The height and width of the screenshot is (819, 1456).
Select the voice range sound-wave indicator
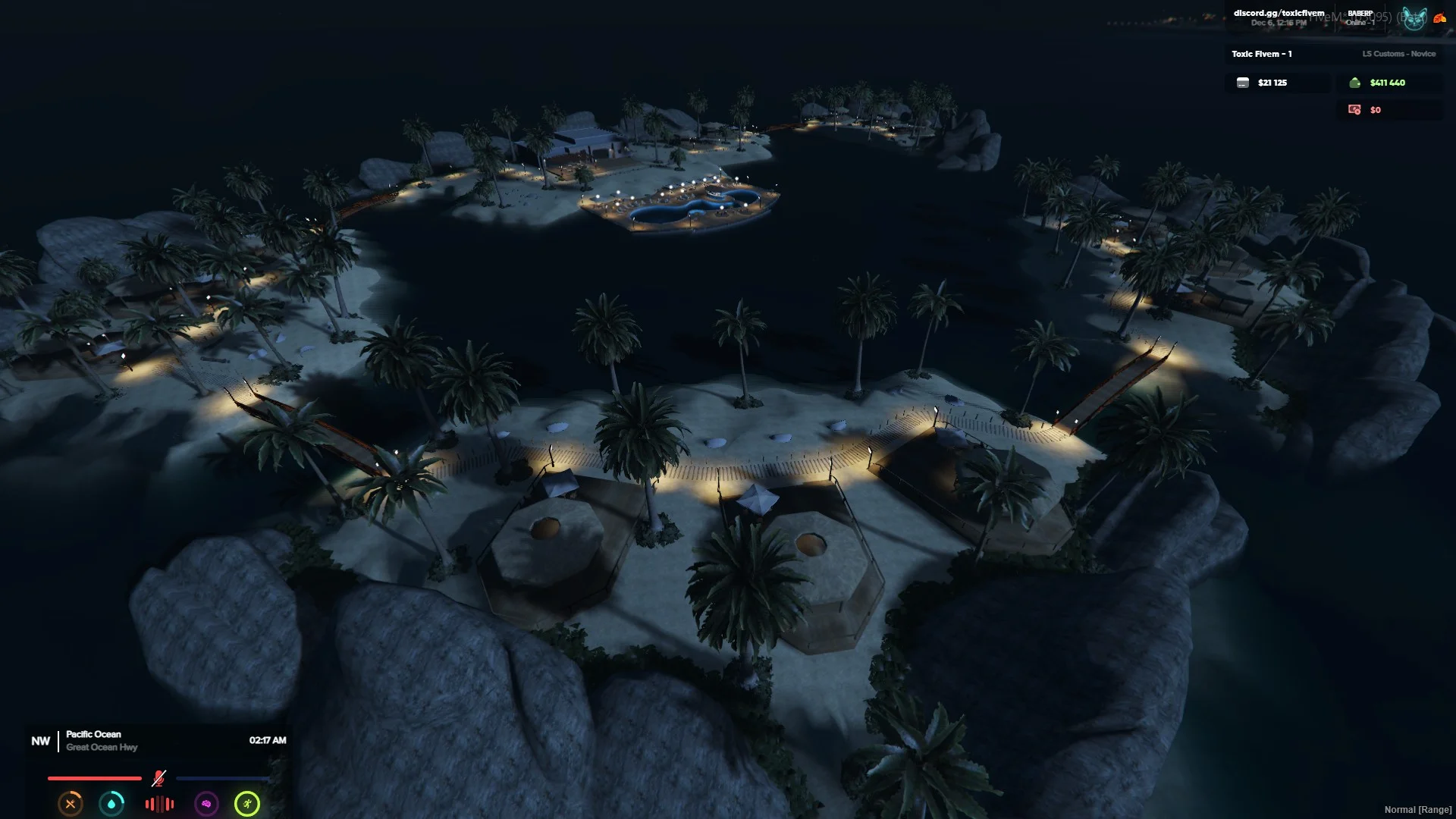coord(159,804)
